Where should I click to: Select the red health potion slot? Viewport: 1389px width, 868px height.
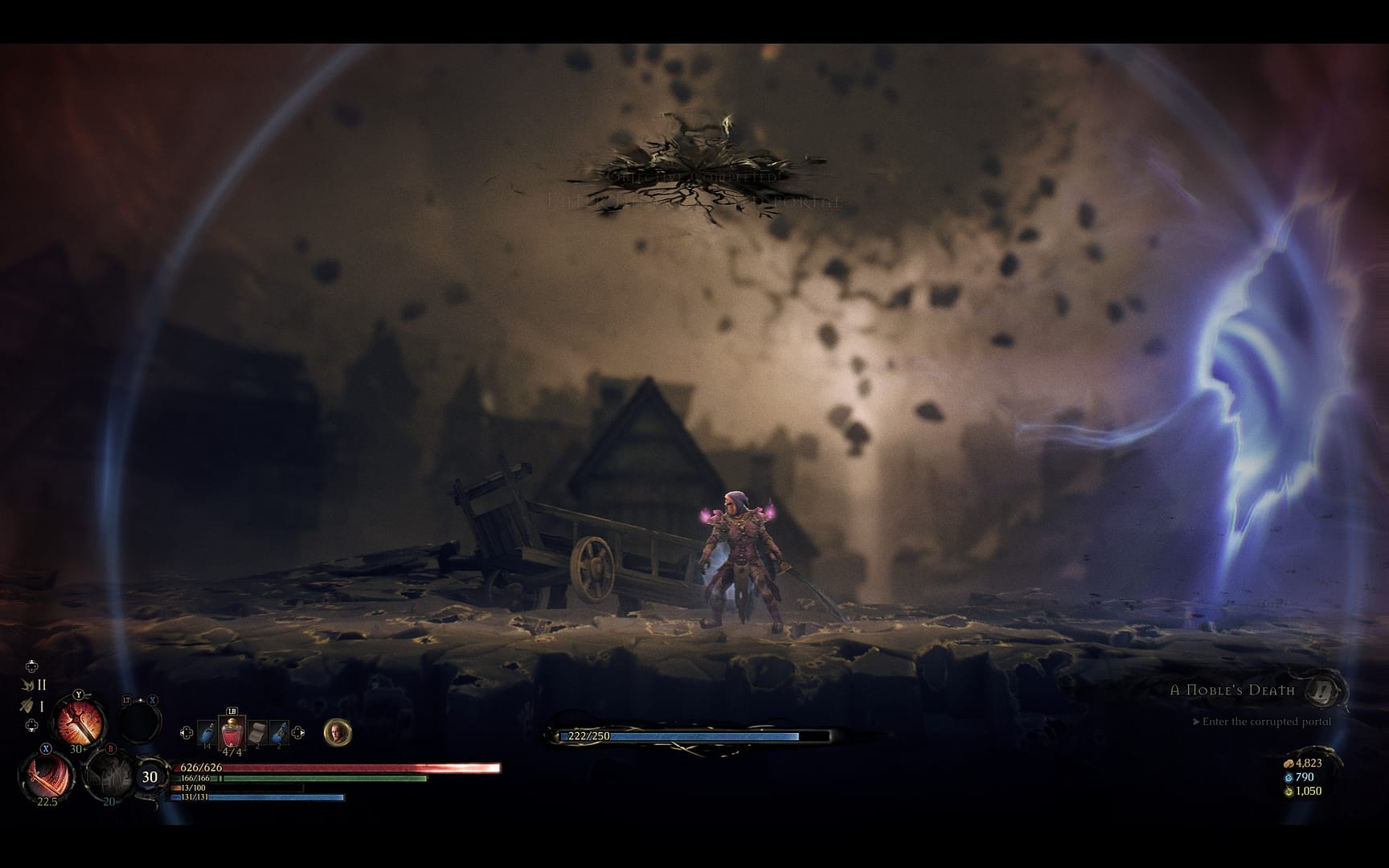(231, 733)
